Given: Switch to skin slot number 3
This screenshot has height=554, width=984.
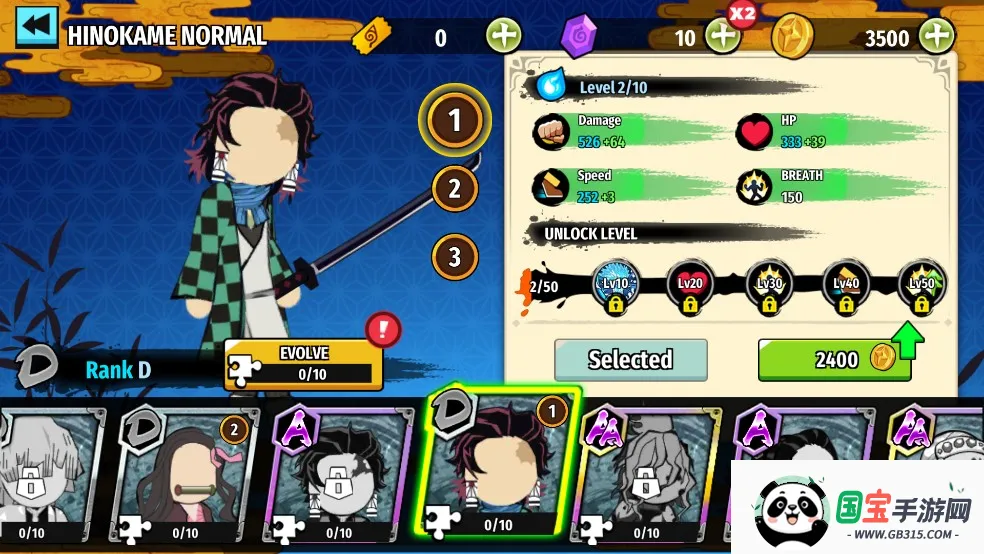Looking at the screenshot, I should coord(455,256).
